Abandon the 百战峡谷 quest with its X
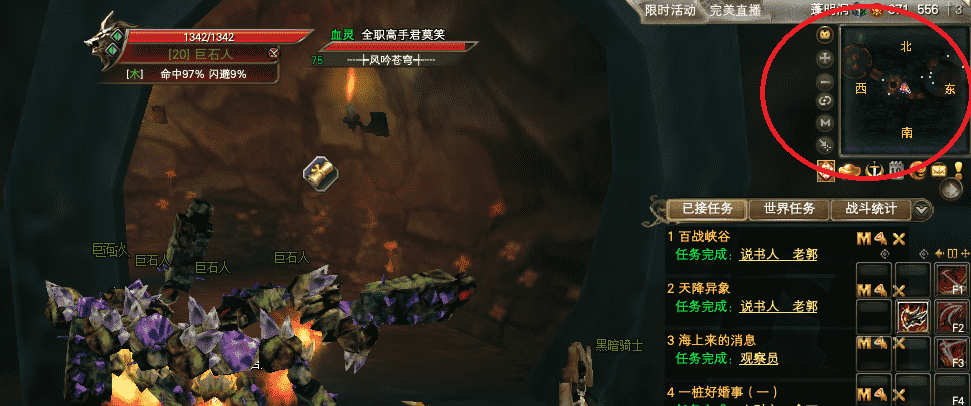This screenshot has width=971, height=406. pos(899,238)
